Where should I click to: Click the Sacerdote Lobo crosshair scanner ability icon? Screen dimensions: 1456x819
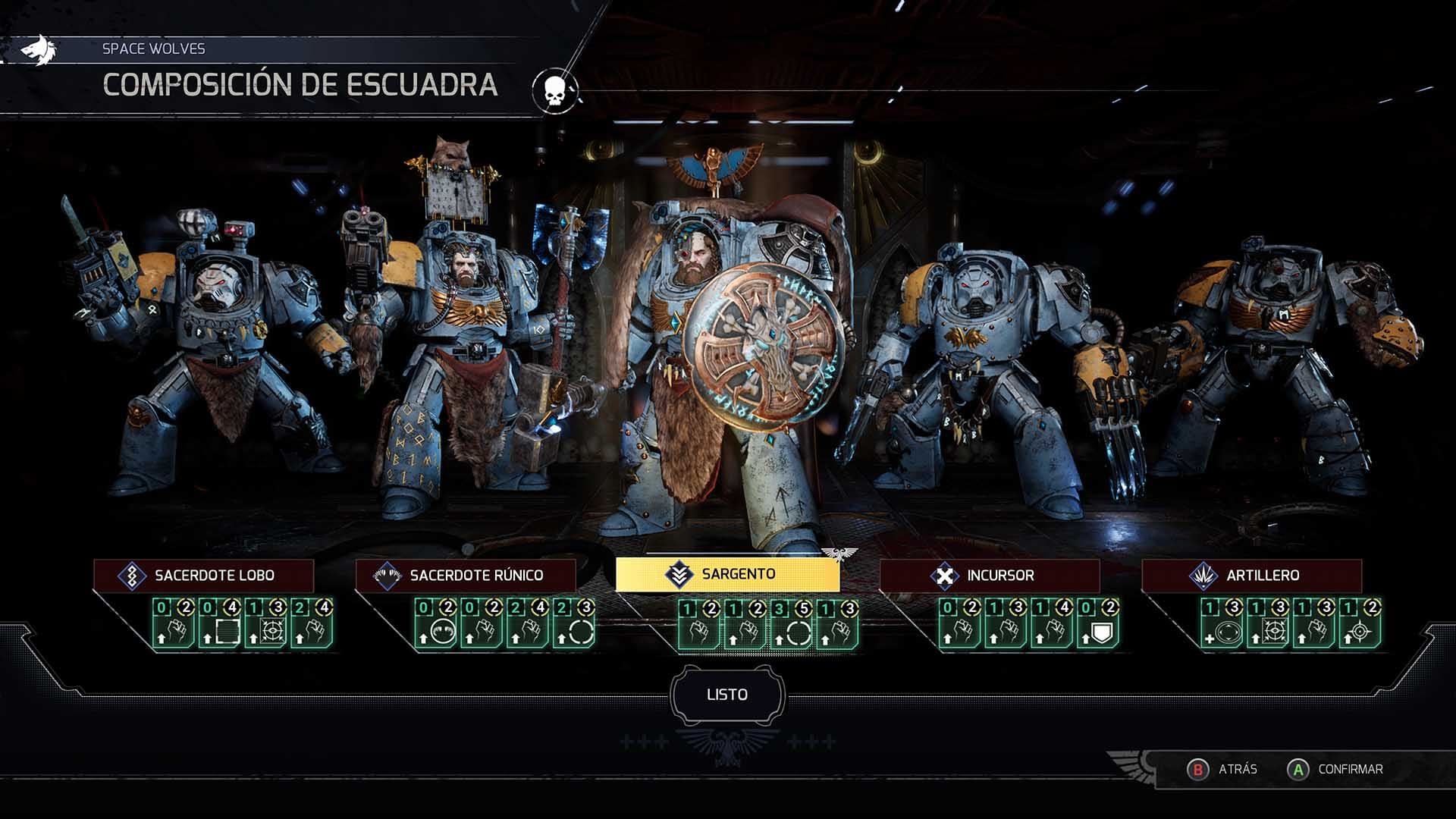(x=275, y=629)
